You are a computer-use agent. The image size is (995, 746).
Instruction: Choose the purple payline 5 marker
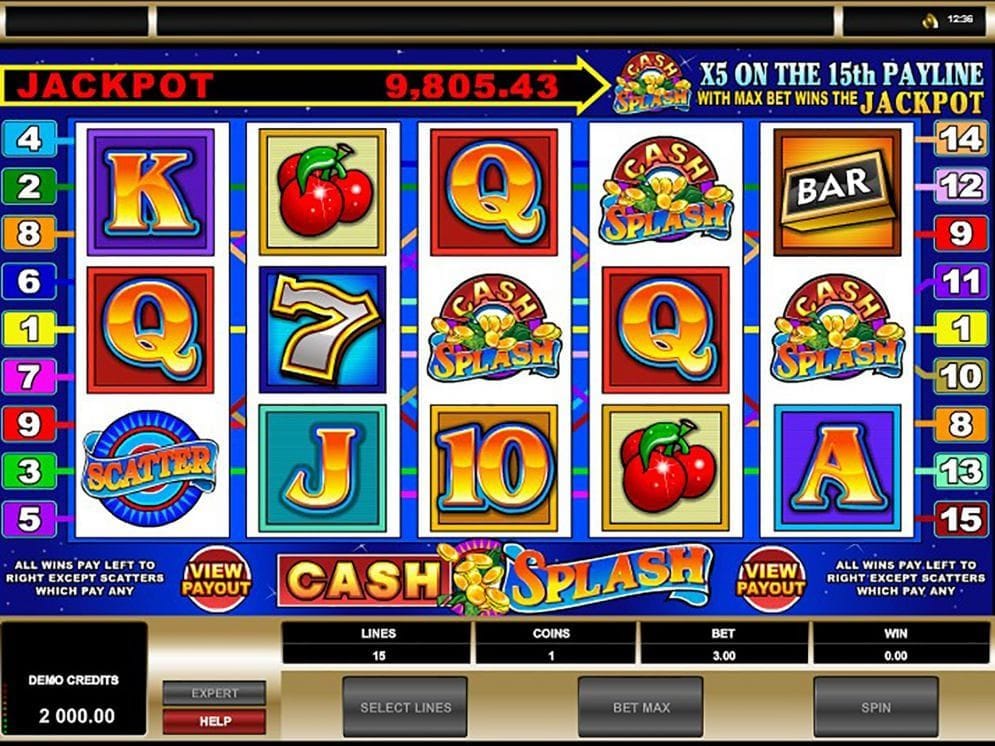click(29, 518)
